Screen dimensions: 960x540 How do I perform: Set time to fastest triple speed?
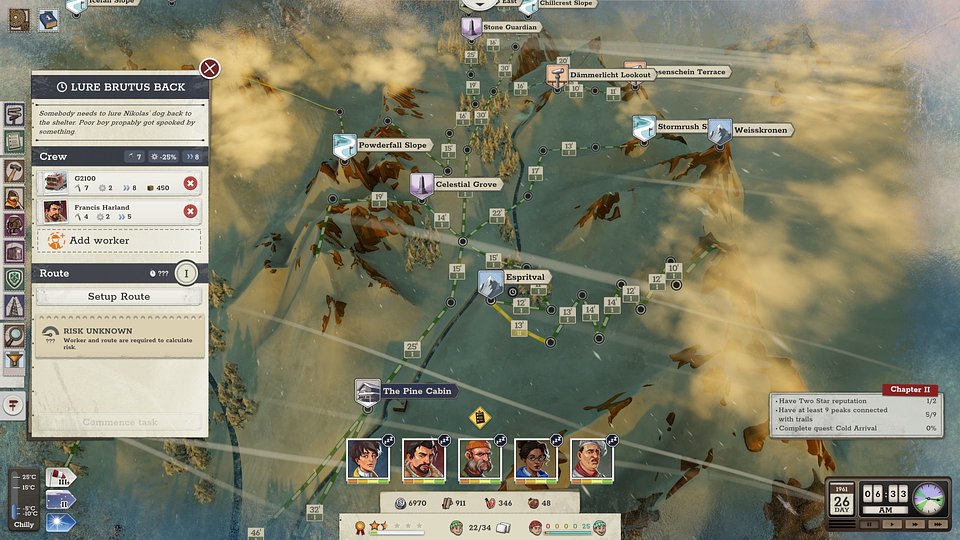click(936, 523)
